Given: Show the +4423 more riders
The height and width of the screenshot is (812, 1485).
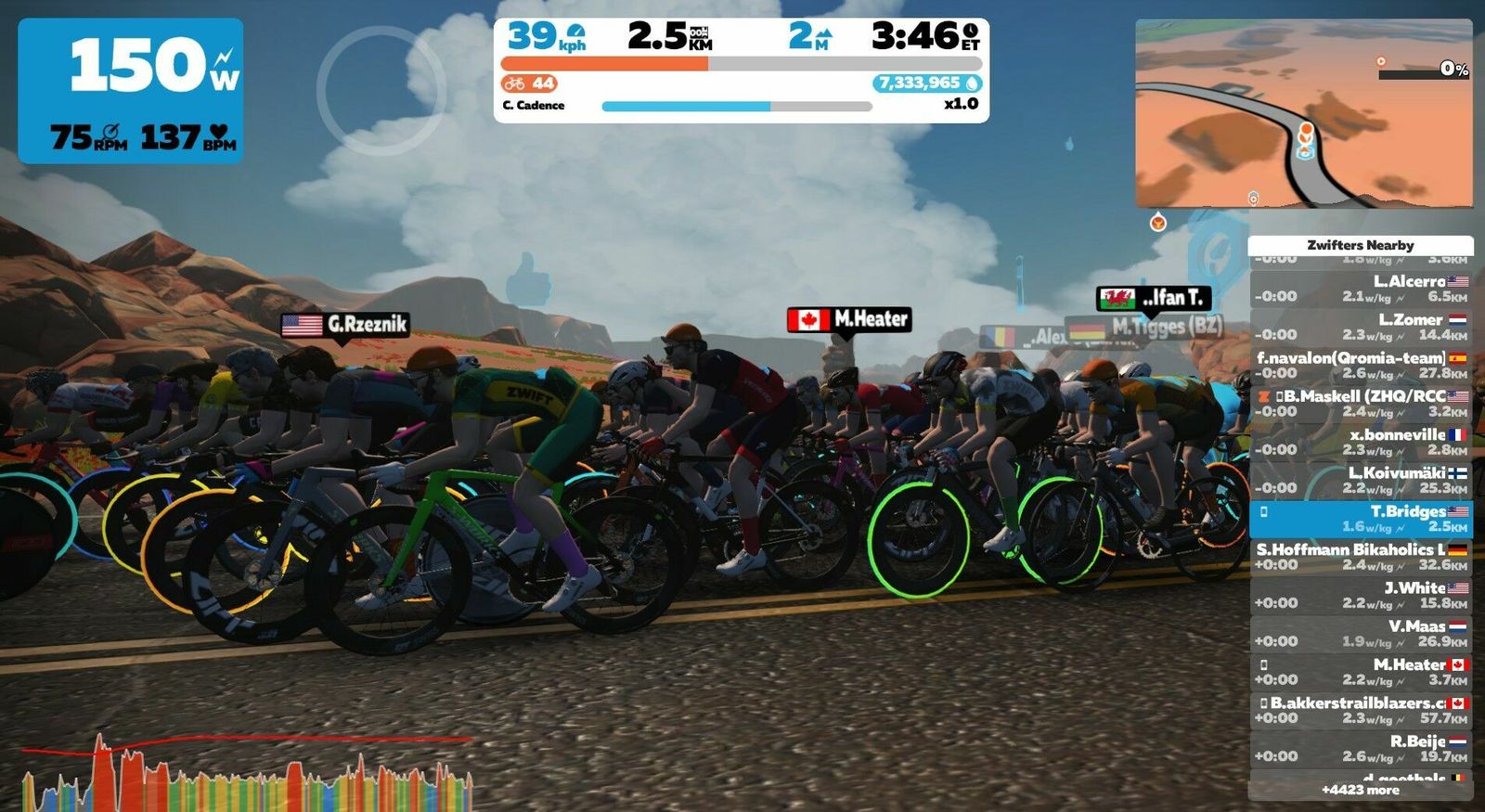Looking at the screenshot, I should [x=1361, y=790].
